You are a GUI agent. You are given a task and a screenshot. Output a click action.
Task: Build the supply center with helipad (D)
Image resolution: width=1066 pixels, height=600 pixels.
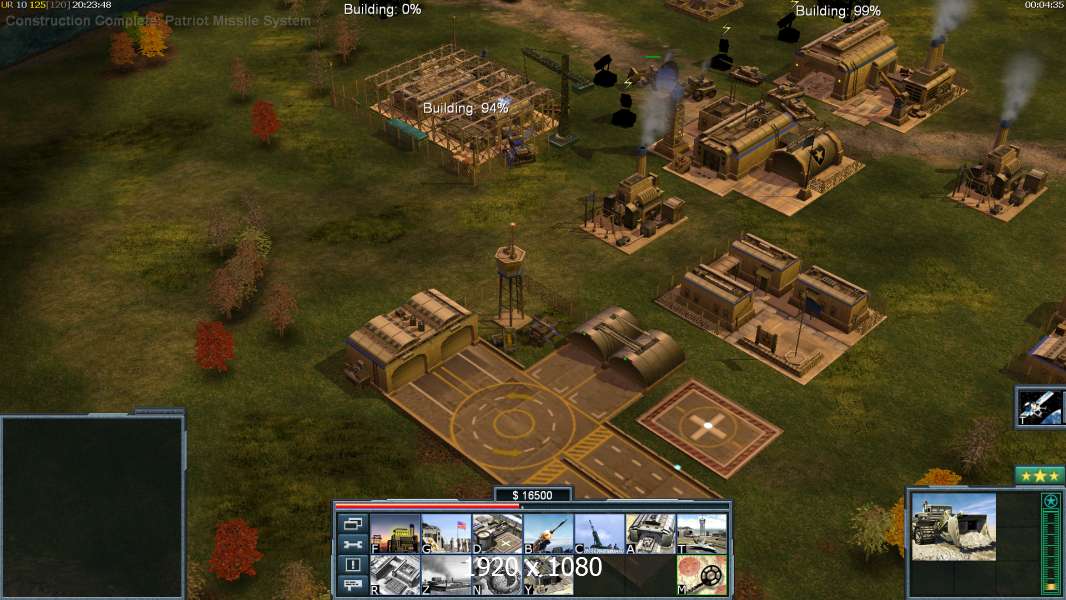[x=497, y=534]
